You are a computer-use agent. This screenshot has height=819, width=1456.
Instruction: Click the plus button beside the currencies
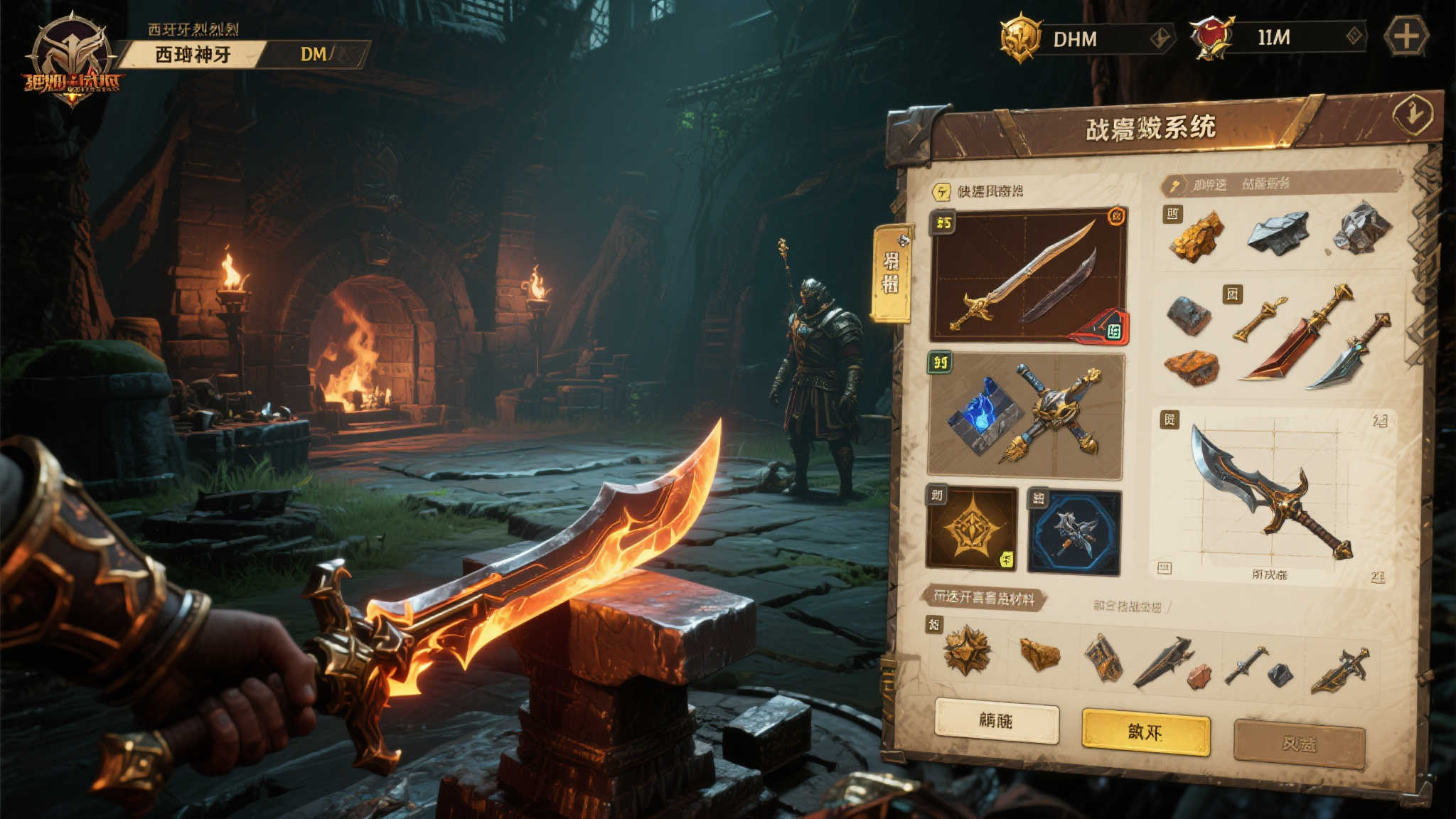pyautogui.click(x=1406, y=37)
